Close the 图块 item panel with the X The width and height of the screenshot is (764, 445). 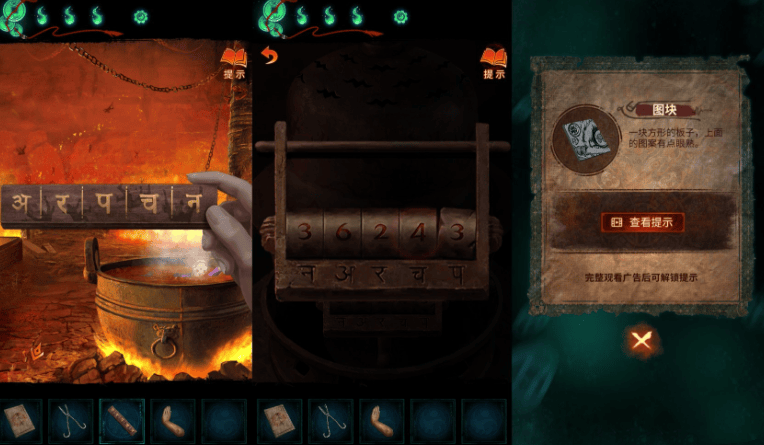tap(642, 341)
